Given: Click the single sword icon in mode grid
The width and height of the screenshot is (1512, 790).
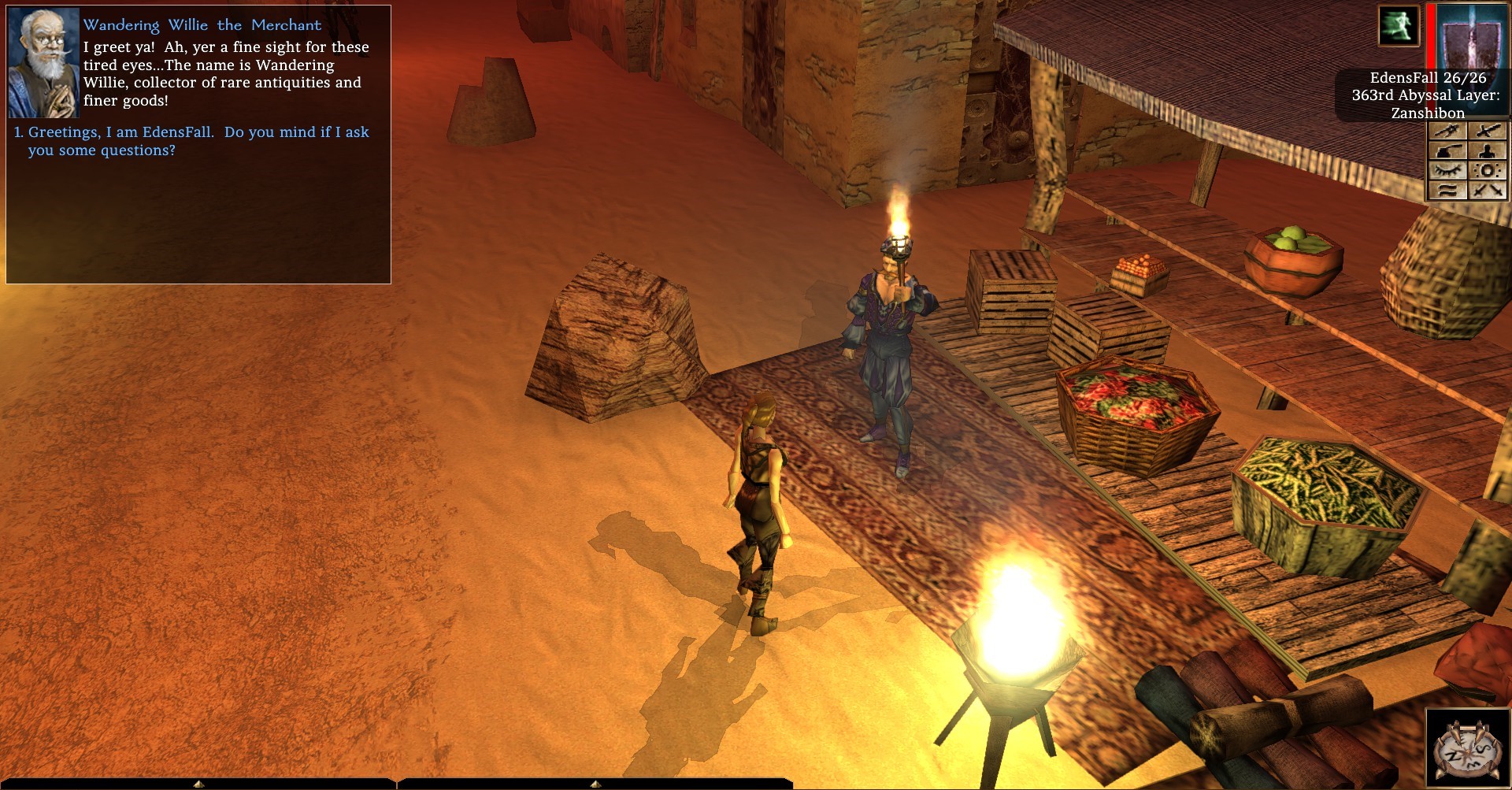Looking at the screenshot, I should [1487, 131].
